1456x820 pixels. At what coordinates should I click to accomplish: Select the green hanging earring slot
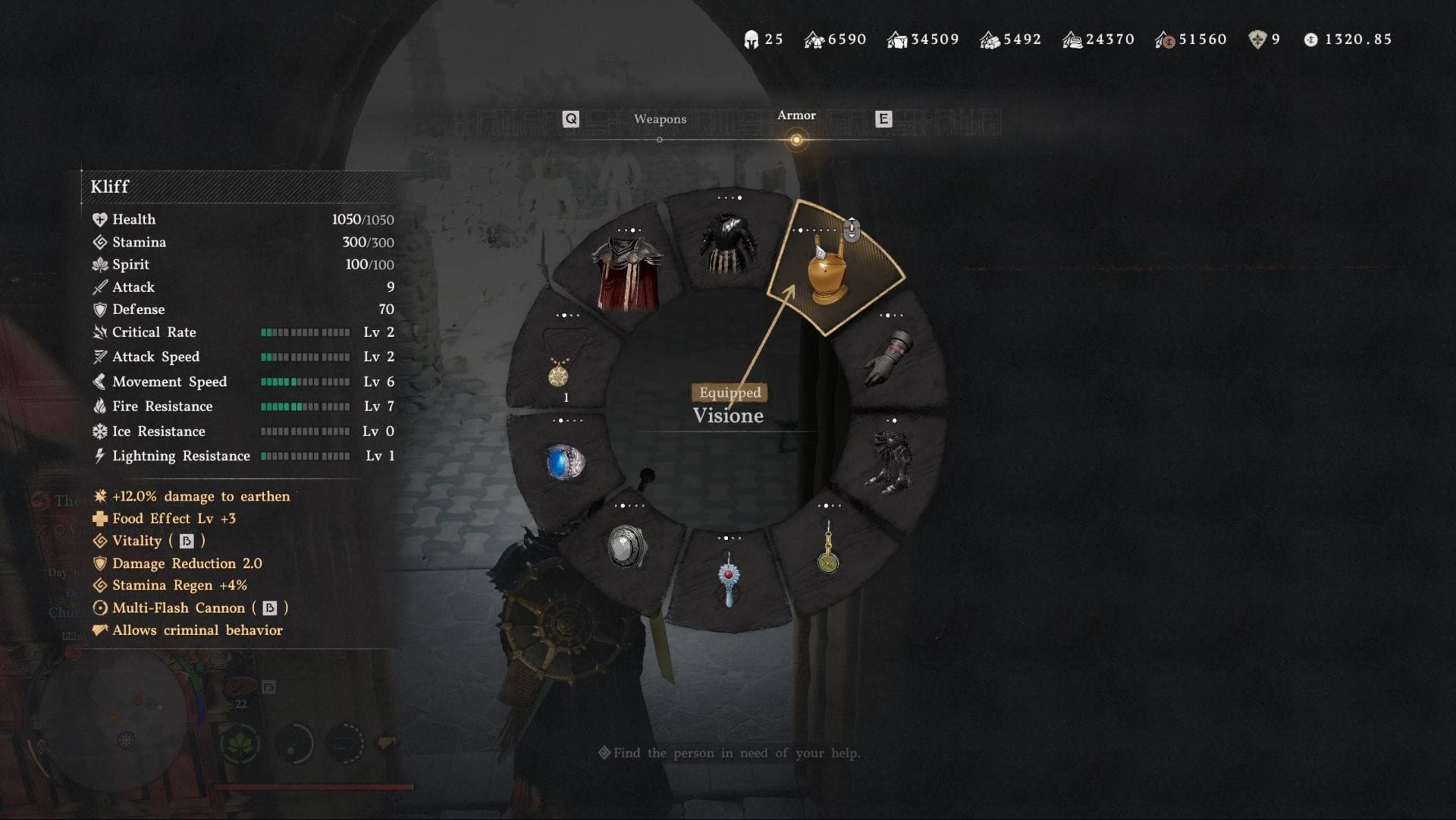tap(828, 550)
